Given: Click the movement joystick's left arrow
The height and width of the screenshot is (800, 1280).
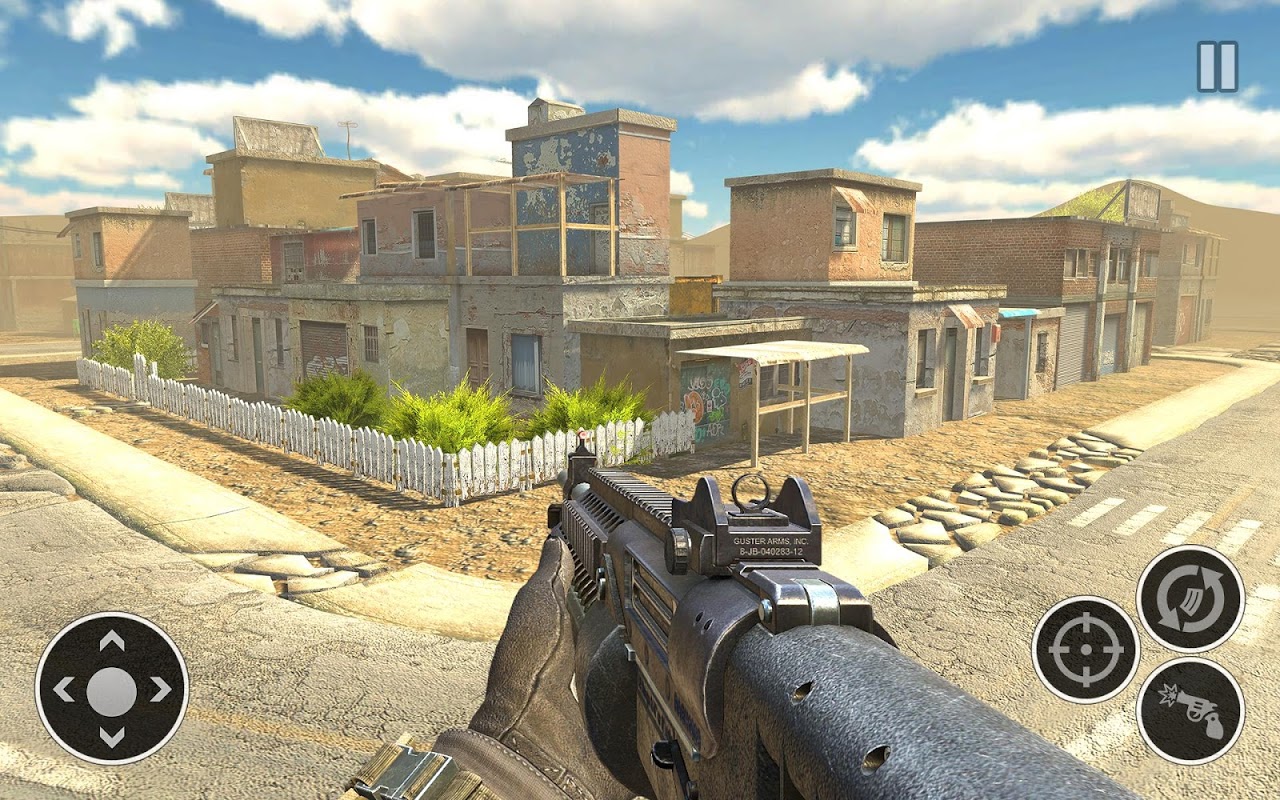Looking at the screenshot, I should pos(63,690).
